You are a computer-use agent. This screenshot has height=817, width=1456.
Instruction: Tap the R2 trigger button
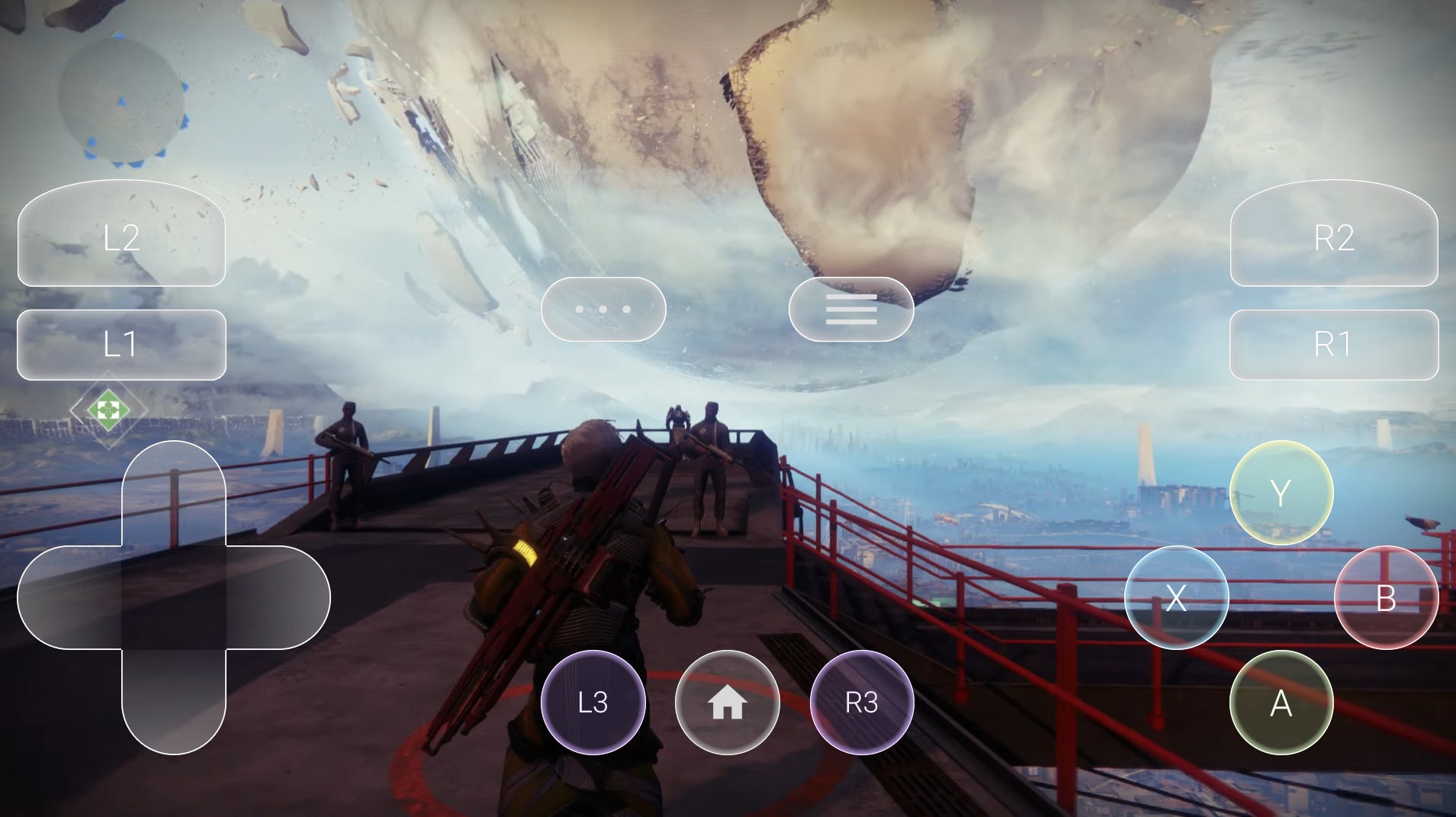tap(1333, 236)
